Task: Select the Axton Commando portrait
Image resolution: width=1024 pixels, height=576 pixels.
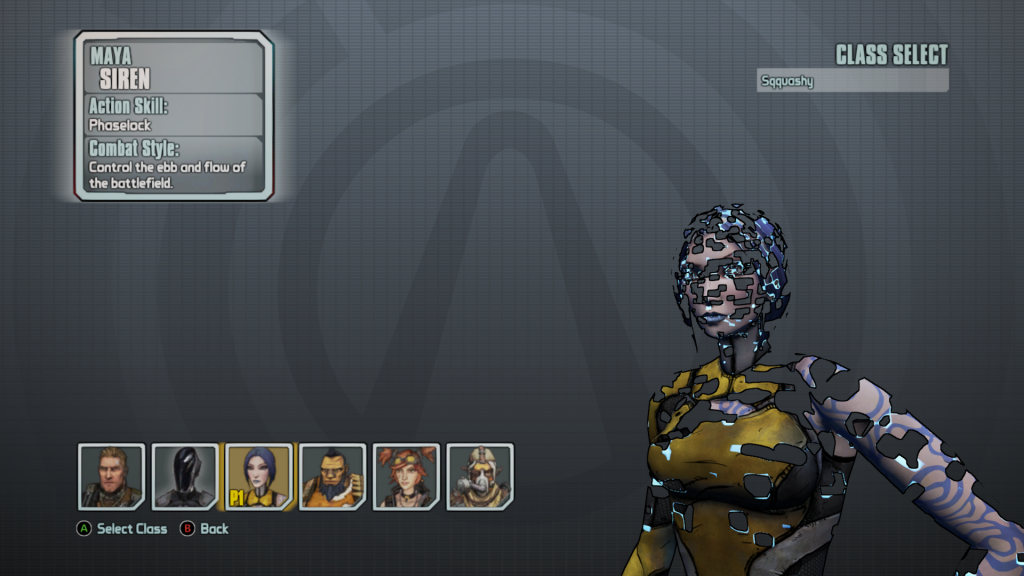Action: coord(112,476)
